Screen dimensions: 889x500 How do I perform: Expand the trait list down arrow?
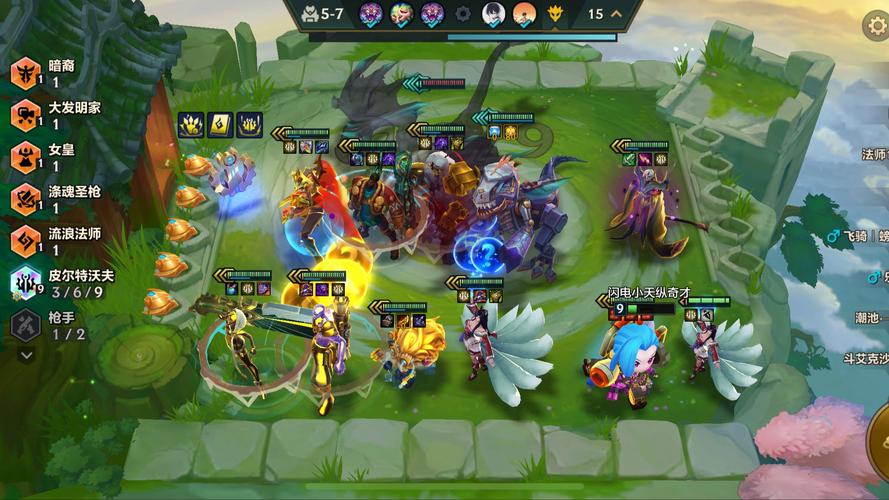(26, 354)
